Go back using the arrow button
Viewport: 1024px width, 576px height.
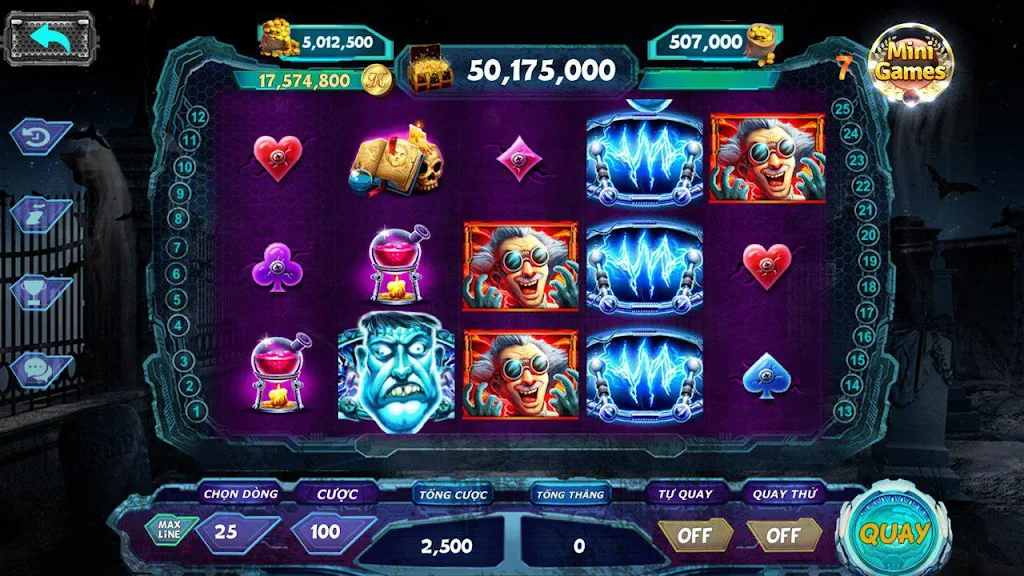point(51,39)
